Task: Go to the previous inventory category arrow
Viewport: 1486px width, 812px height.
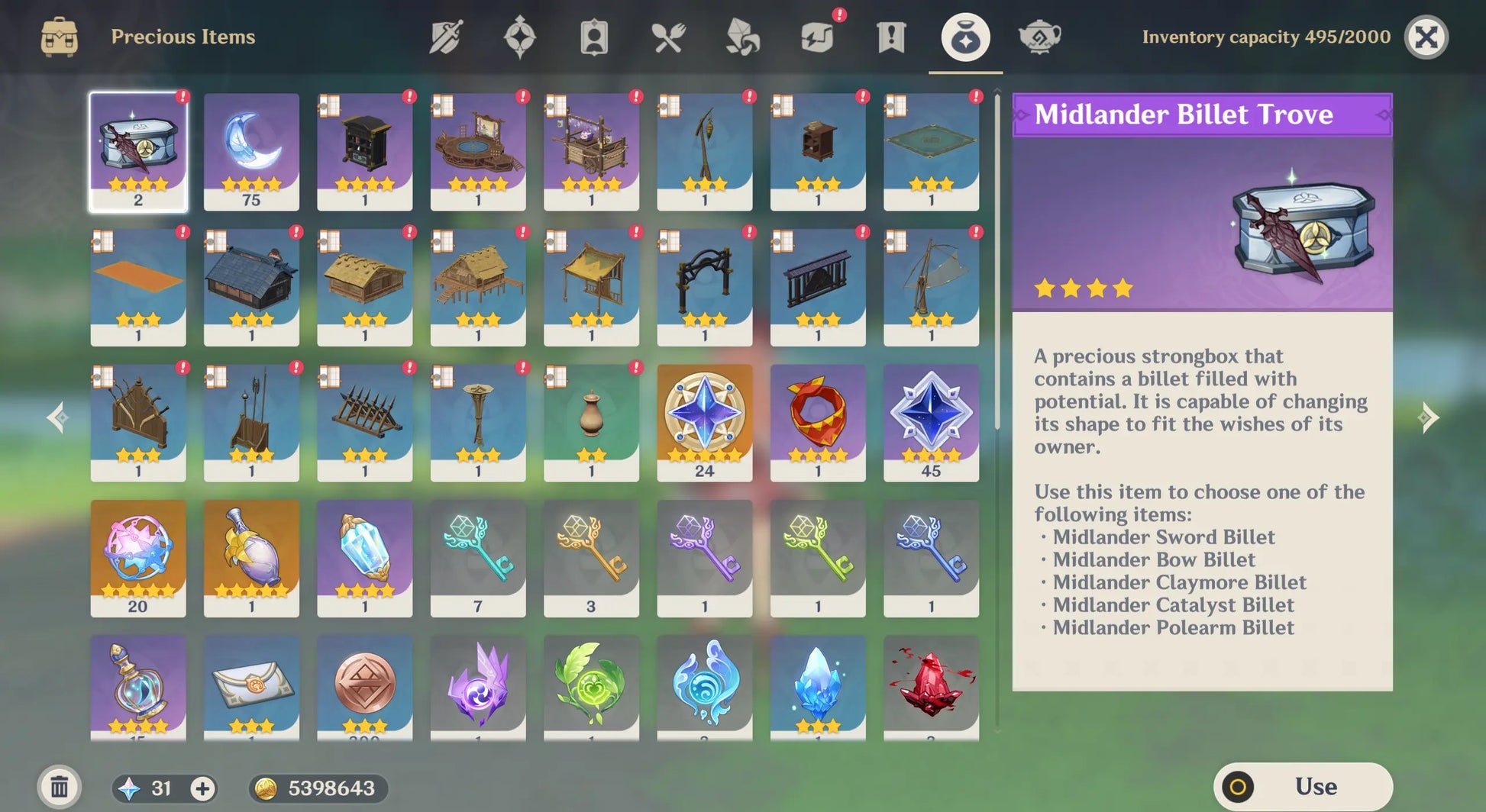Action: pos(58,417)
